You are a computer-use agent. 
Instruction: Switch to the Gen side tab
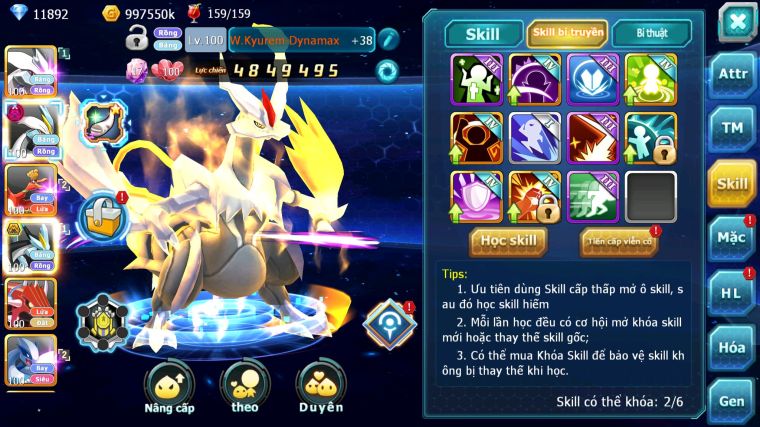(732, 400)
